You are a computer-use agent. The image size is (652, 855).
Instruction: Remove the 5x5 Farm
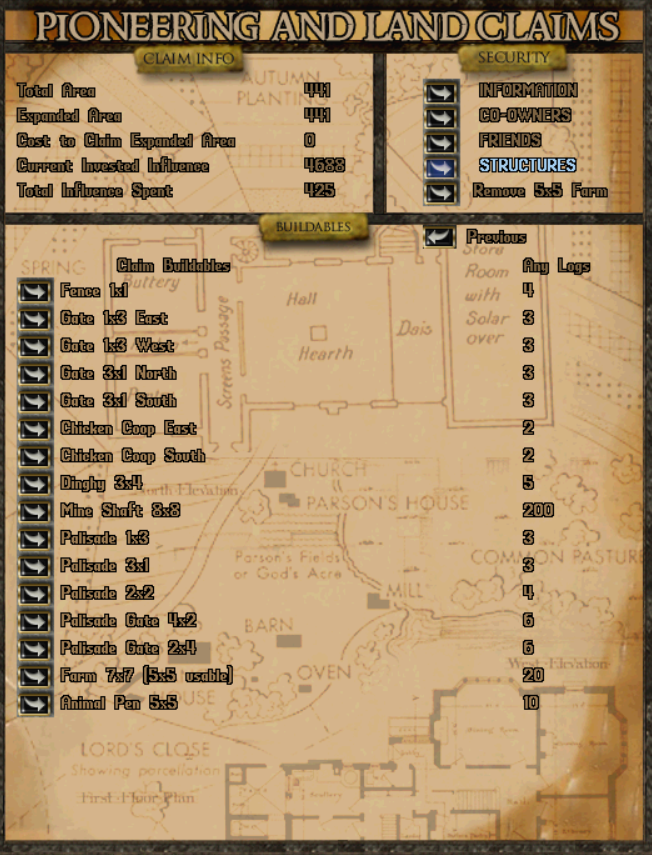[x=441, y=192]
